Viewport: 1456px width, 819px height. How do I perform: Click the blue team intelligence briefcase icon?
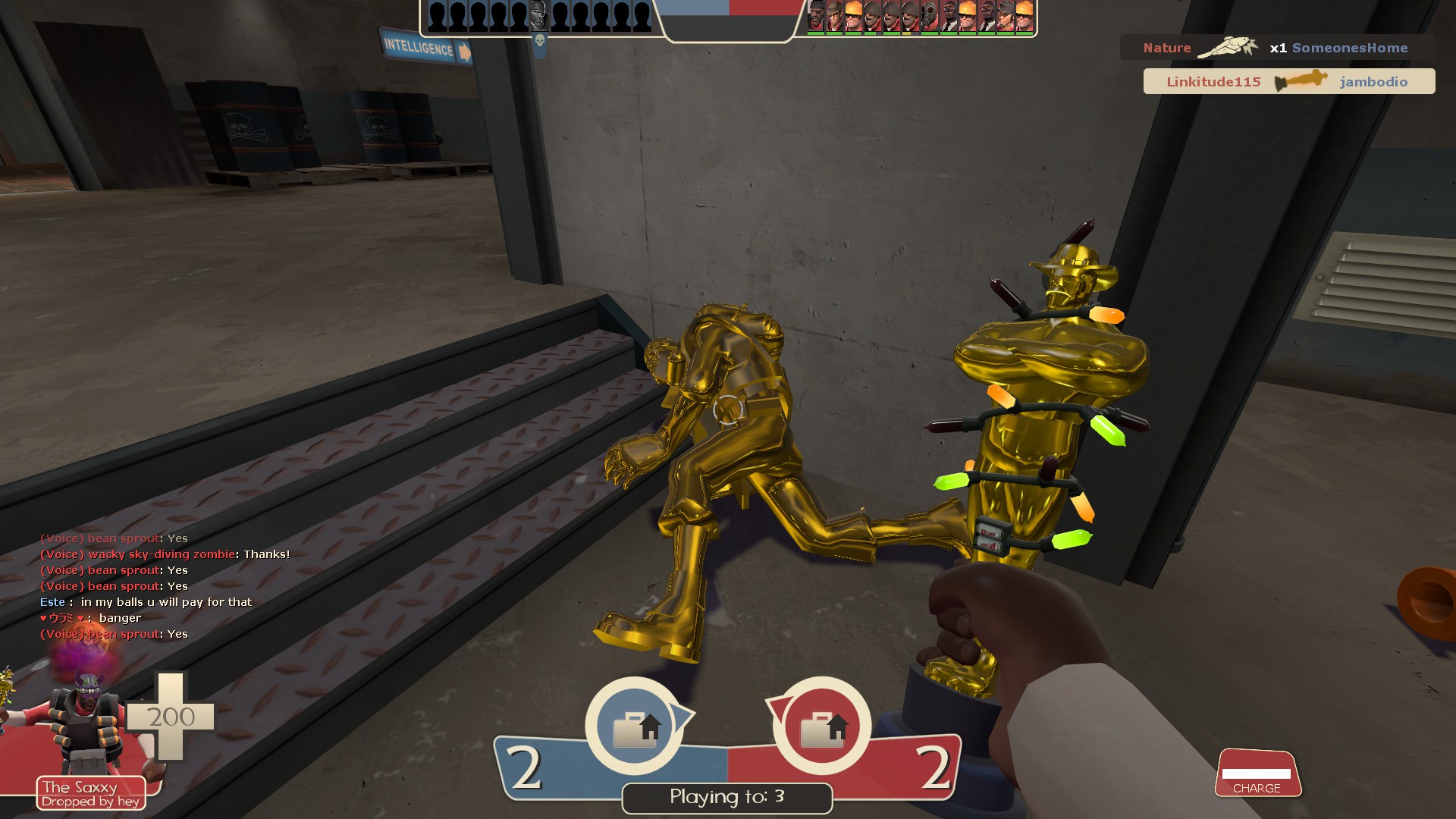(635, 728)
